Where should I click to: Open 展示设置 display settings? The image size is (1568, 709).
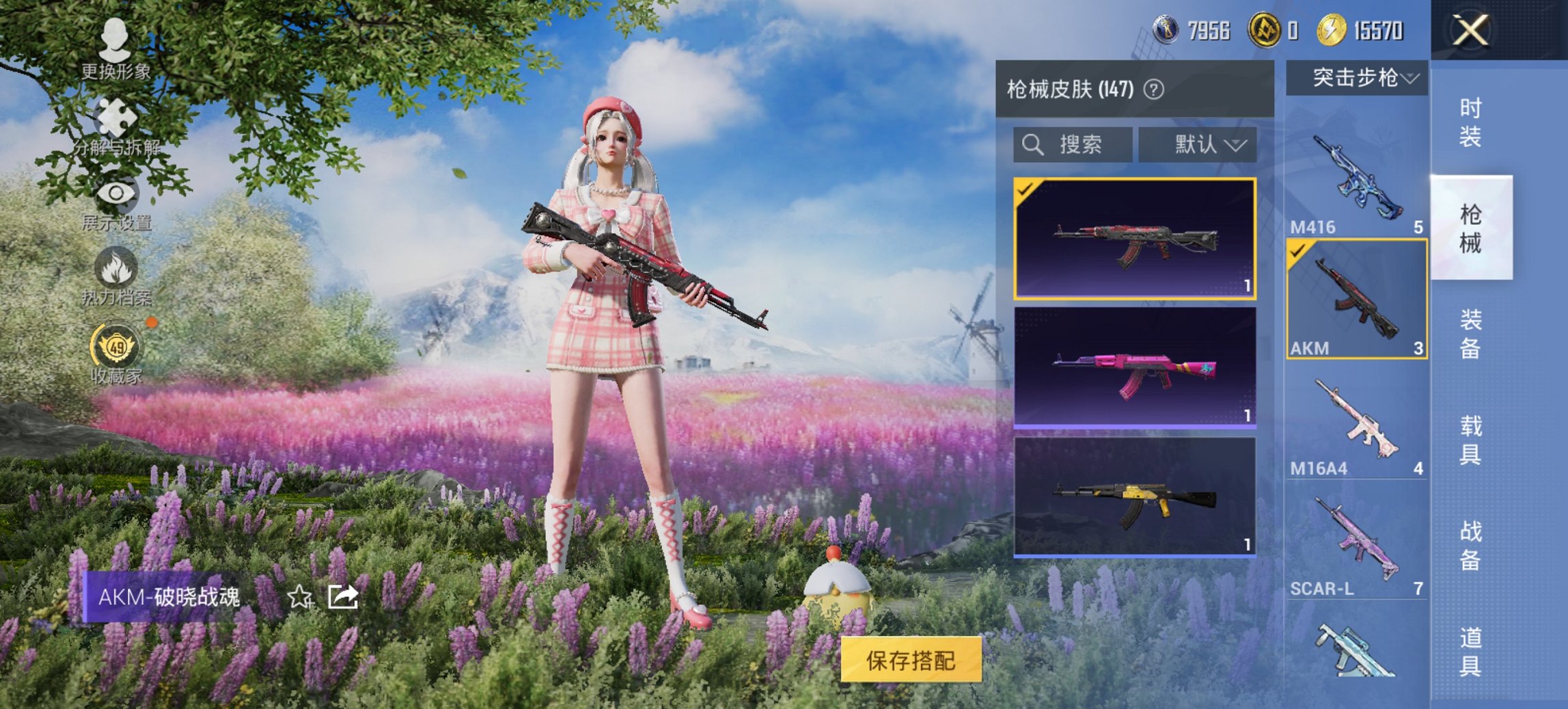[116, 196]
